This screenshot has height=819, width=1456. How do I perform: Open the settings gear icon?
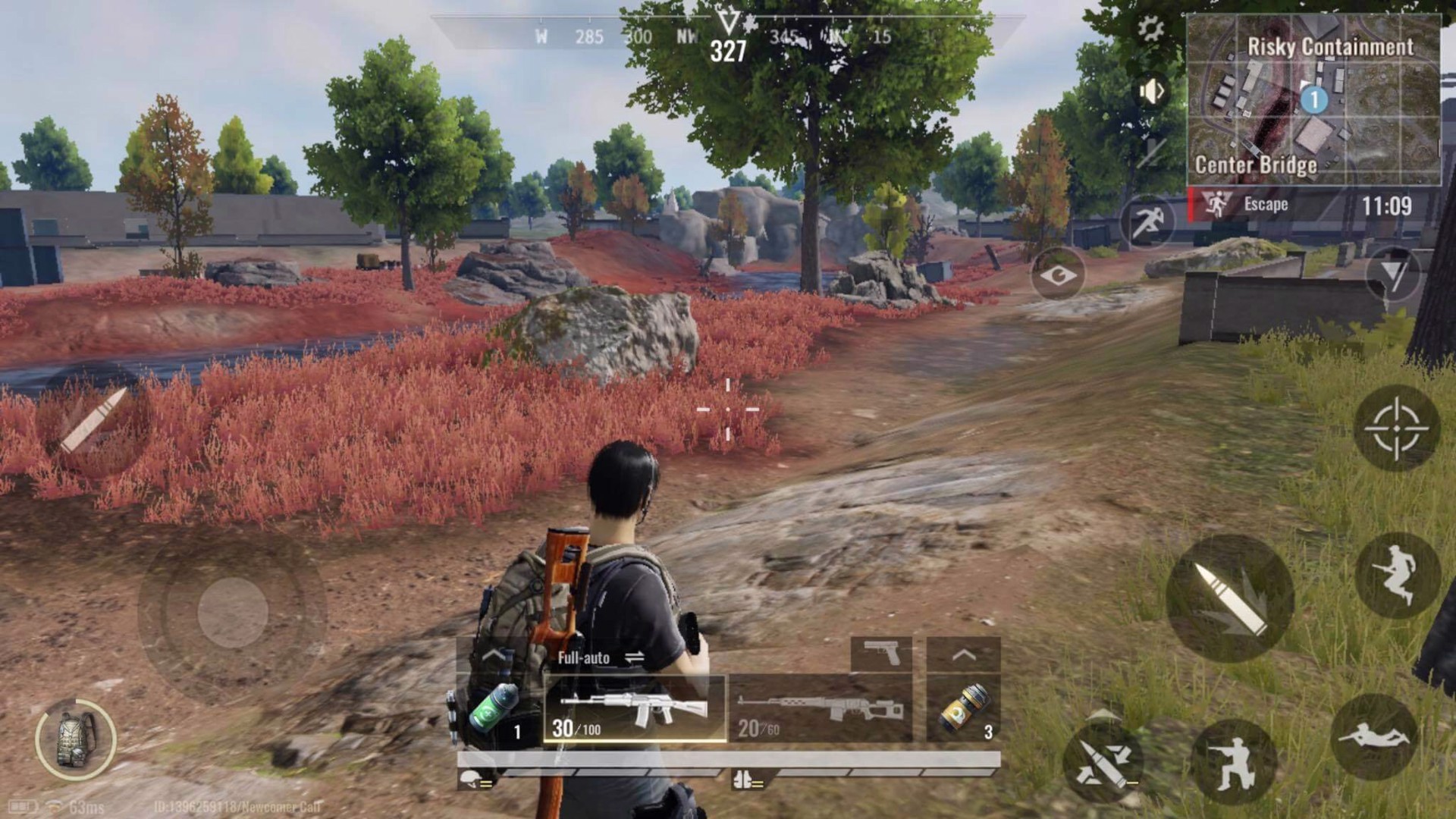click(1150, 30)
